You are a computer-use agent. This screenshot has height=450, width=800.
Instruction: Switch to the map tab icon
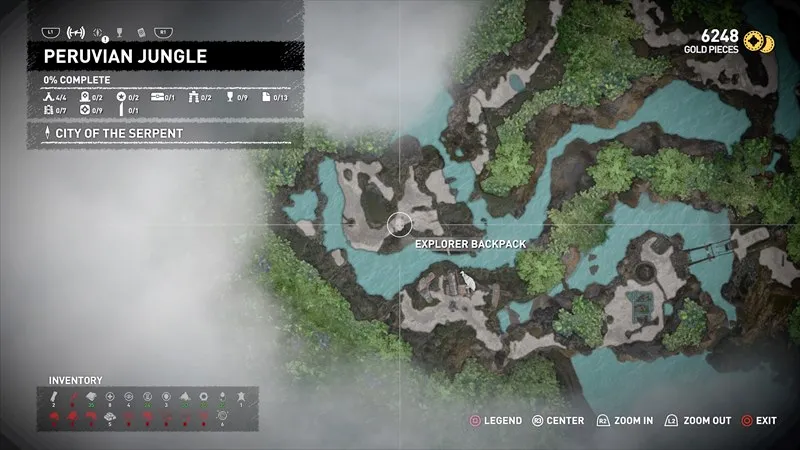(74, 31)
